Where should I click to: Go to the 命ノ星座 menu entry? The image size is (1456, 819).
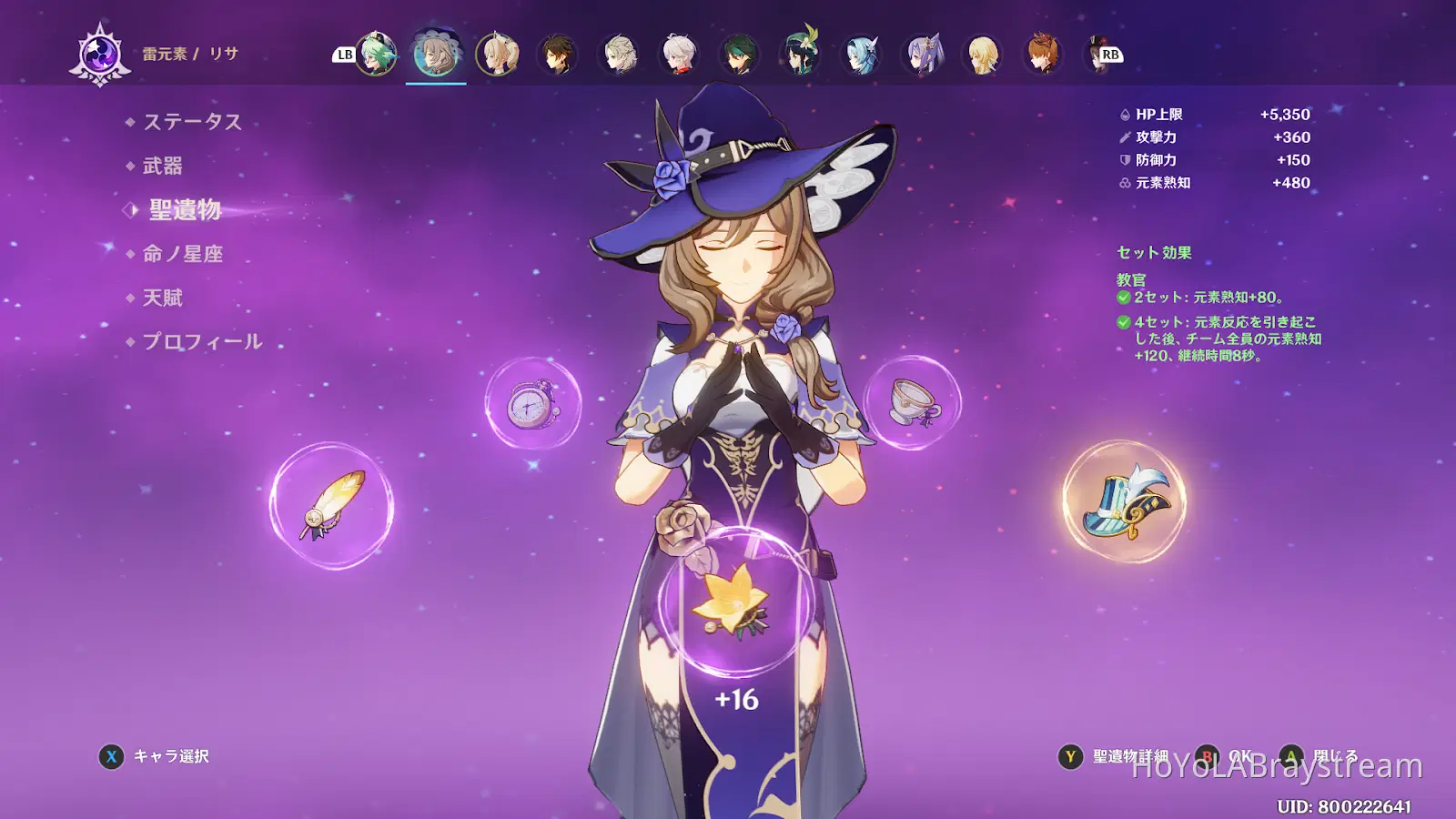[183, 254]
